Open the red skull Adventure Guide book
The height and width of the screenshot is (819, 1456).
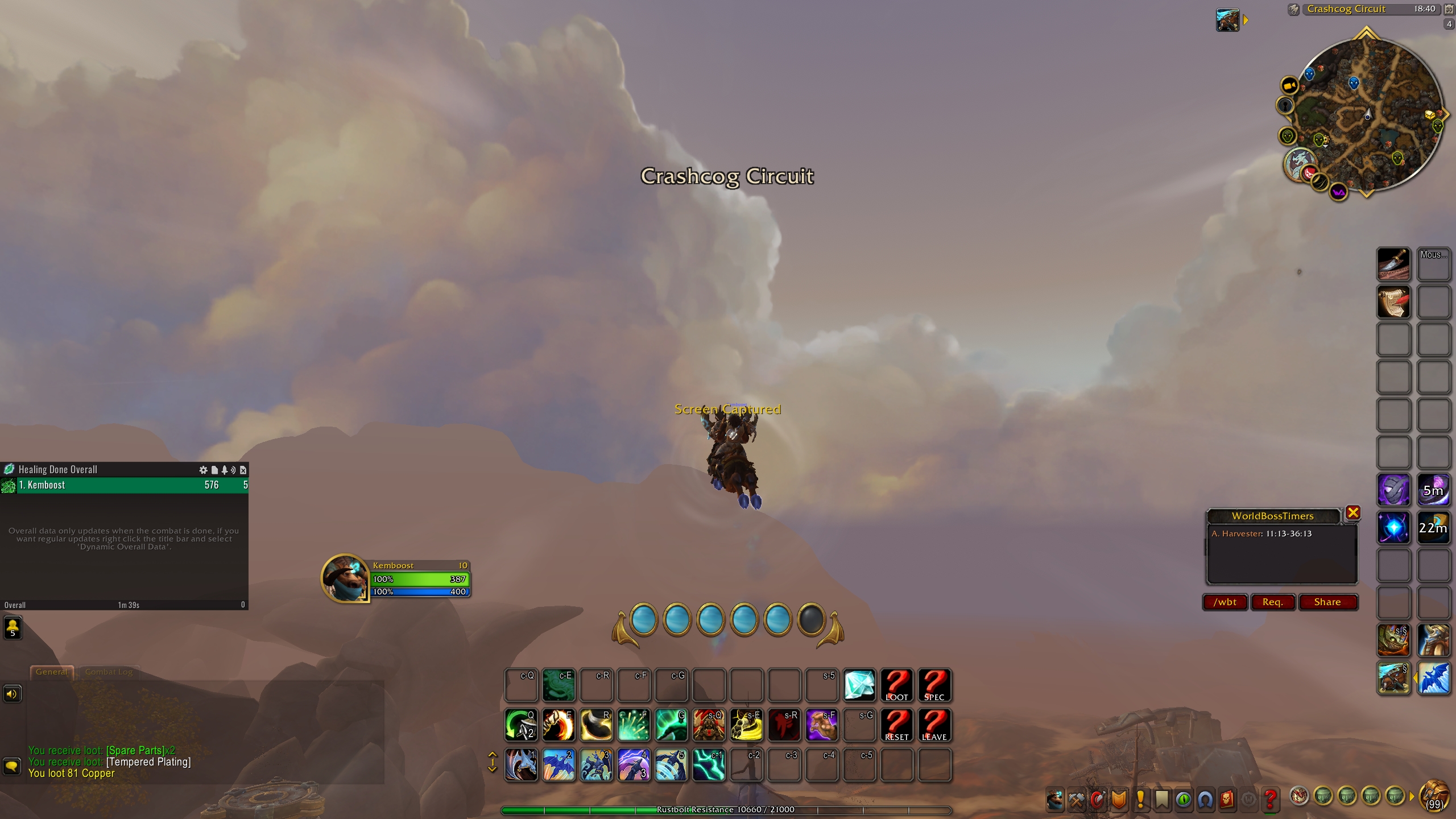pyautogui.click(x=1227, y=799)
